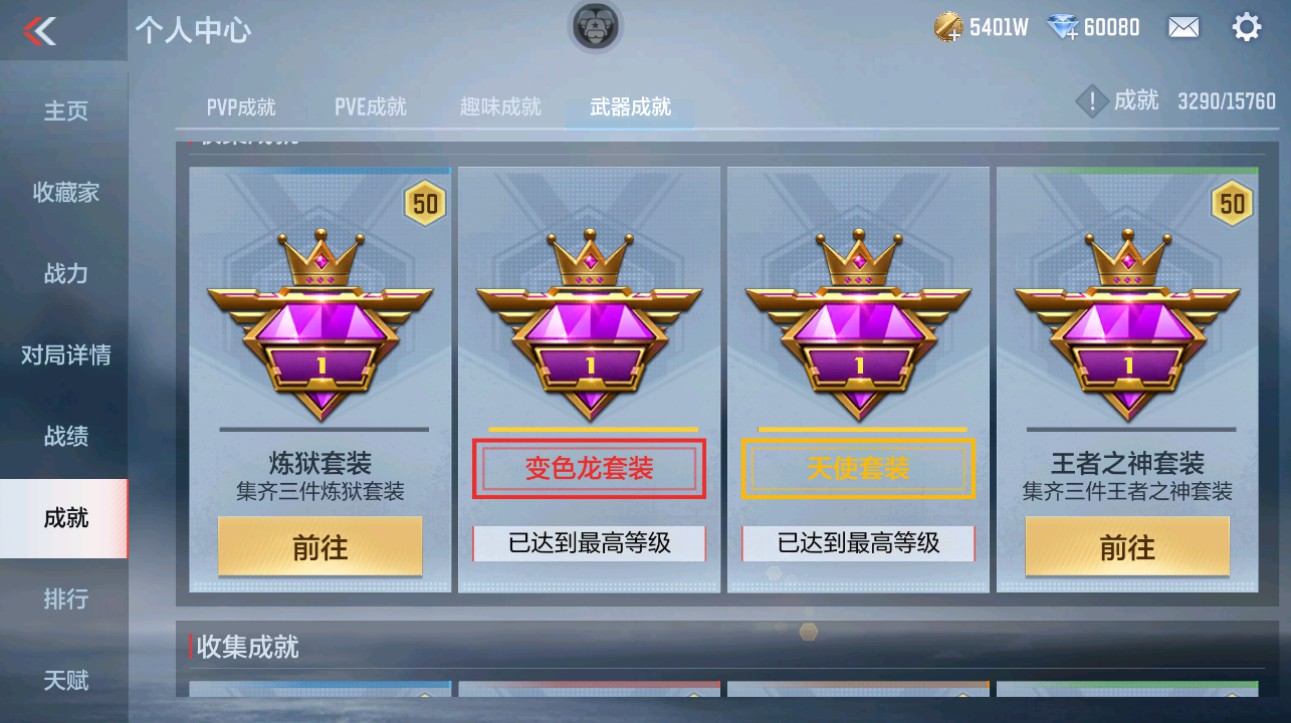Click the achievement exclamation badge near 成就 counter

tap(1091, 101)
